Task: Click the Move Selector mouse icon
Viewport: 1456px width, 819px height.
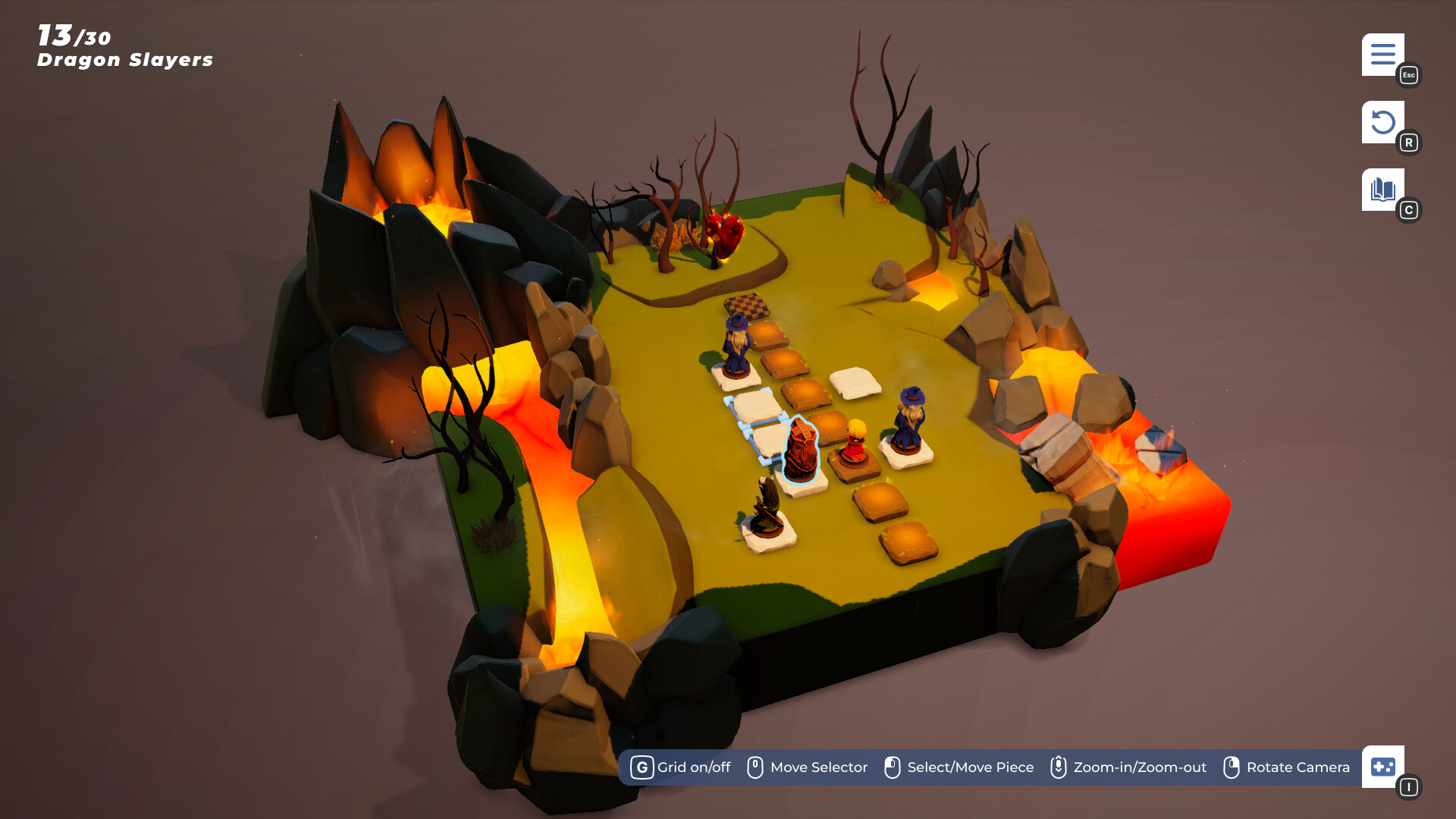Action: tap(755, 767)
